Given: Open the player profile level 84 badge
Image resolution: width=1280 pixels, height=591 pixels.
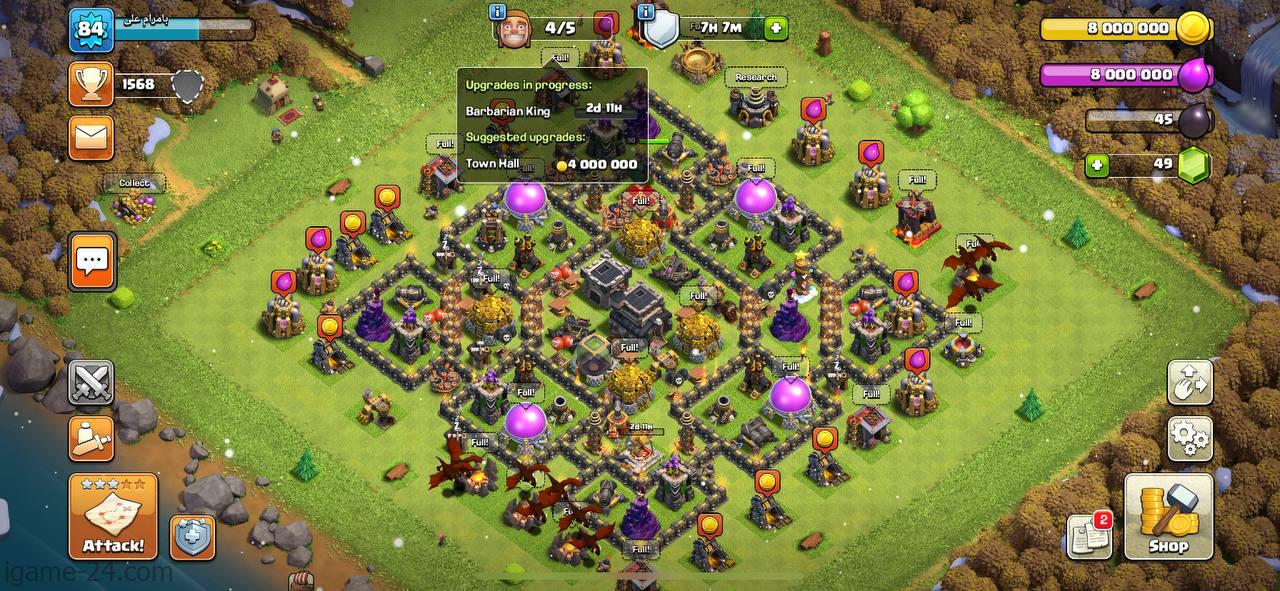Looking at the screenshot, I should click(88, 30).
